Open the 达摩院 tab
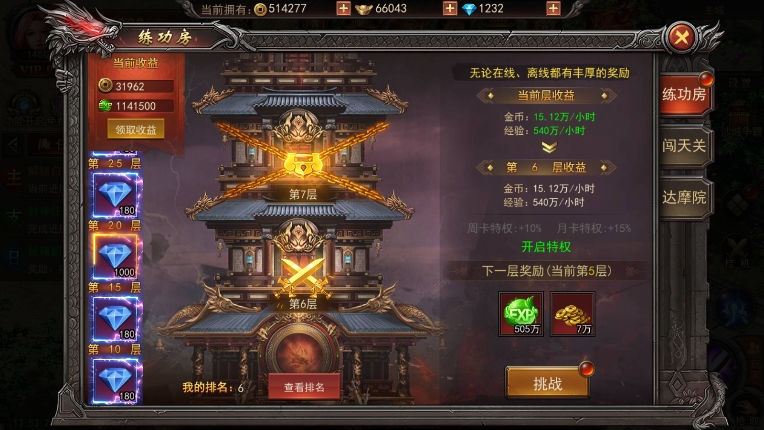The image size is (764, 430). point(685,197)
